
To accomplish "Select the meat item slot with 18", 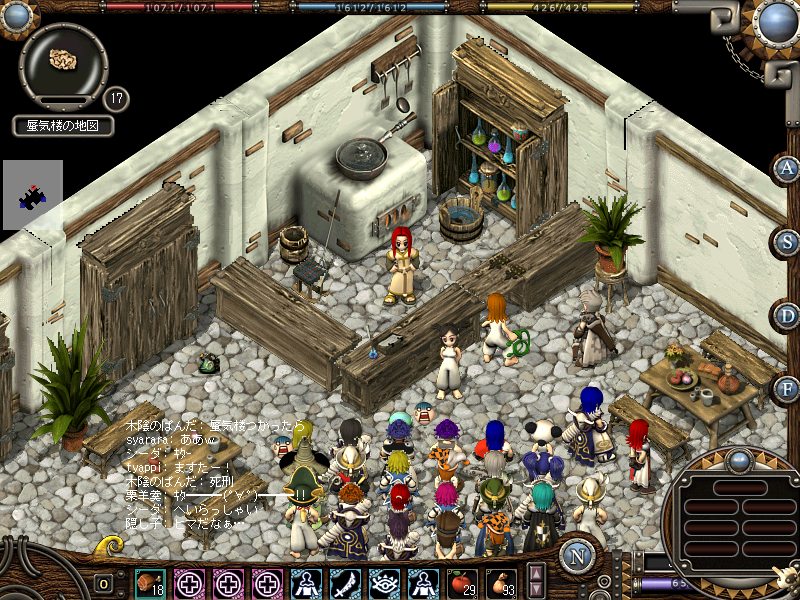I will [x=151, y=583].
